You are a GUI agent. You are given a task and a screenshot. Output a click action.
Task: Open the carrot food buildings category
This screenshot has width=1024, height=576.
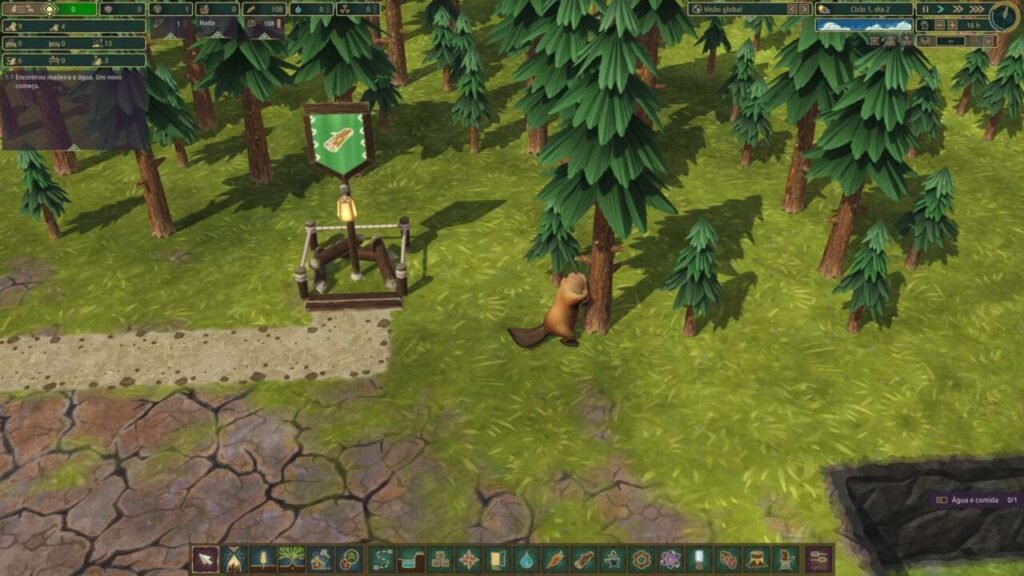tap(555, 559)
